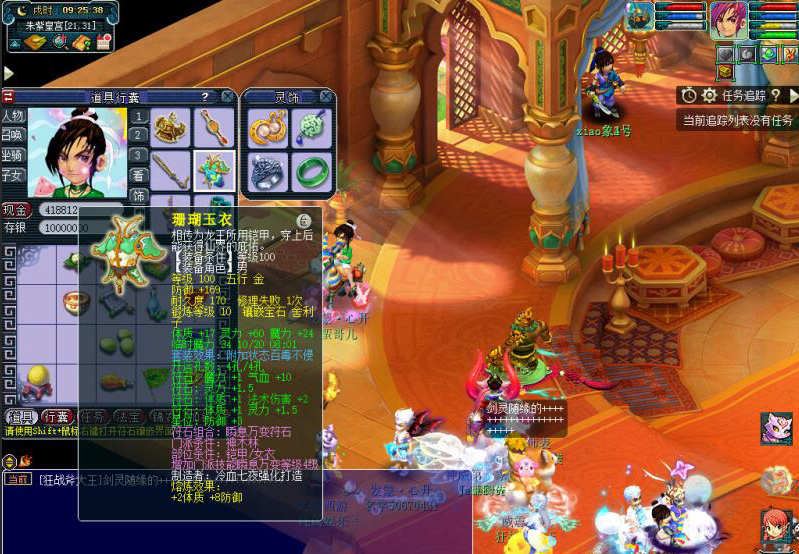The height and width of the screenshot is (554, 799).
Task: Click the pink-haired character portrait
Action: point(728,20)
